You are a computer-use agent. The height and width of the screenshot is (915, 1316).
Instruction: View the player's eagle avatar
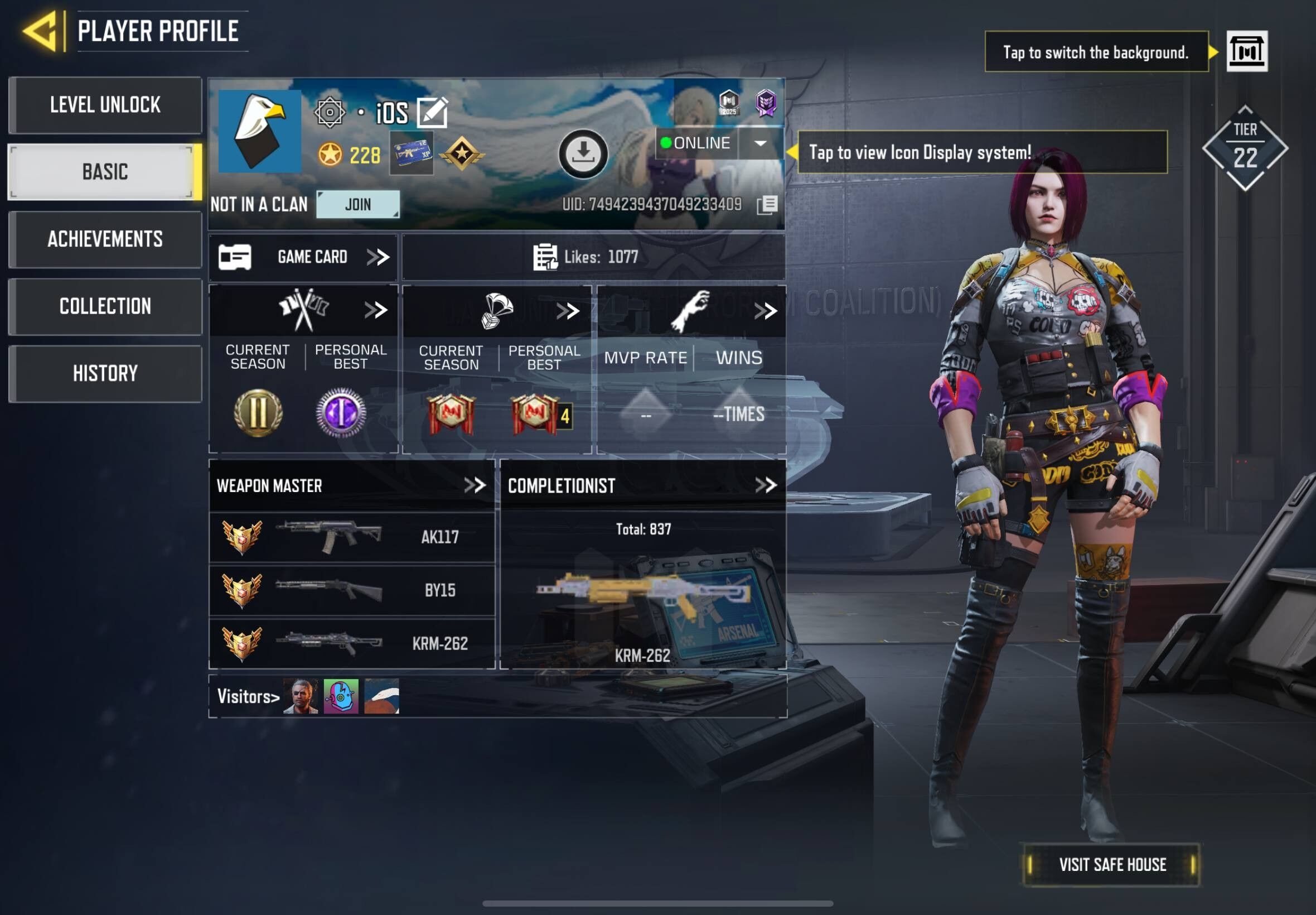[x=259, y=131]
